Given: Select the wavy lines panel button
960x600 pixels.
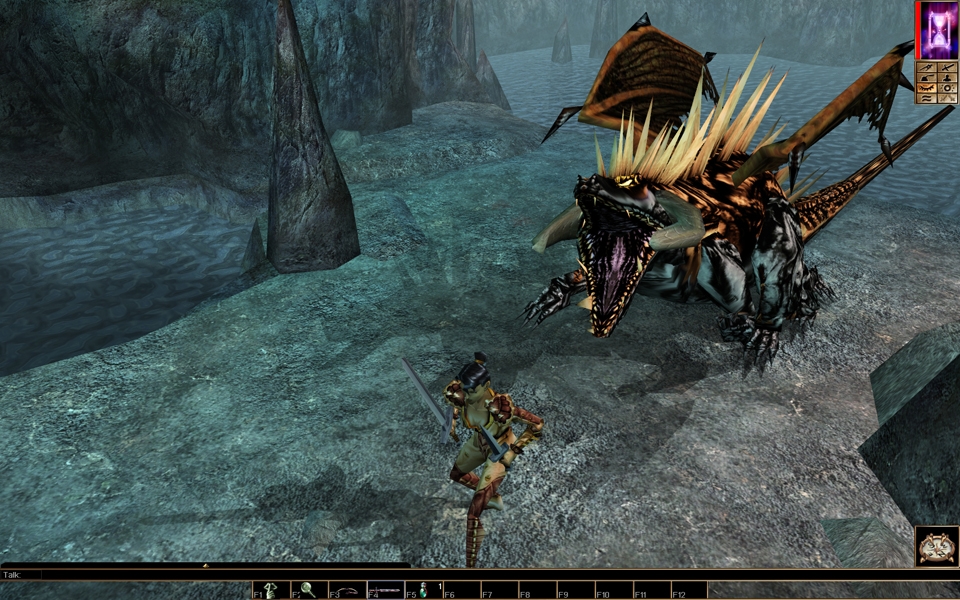Looking at the screenshot, I should [x=926, y=98].
